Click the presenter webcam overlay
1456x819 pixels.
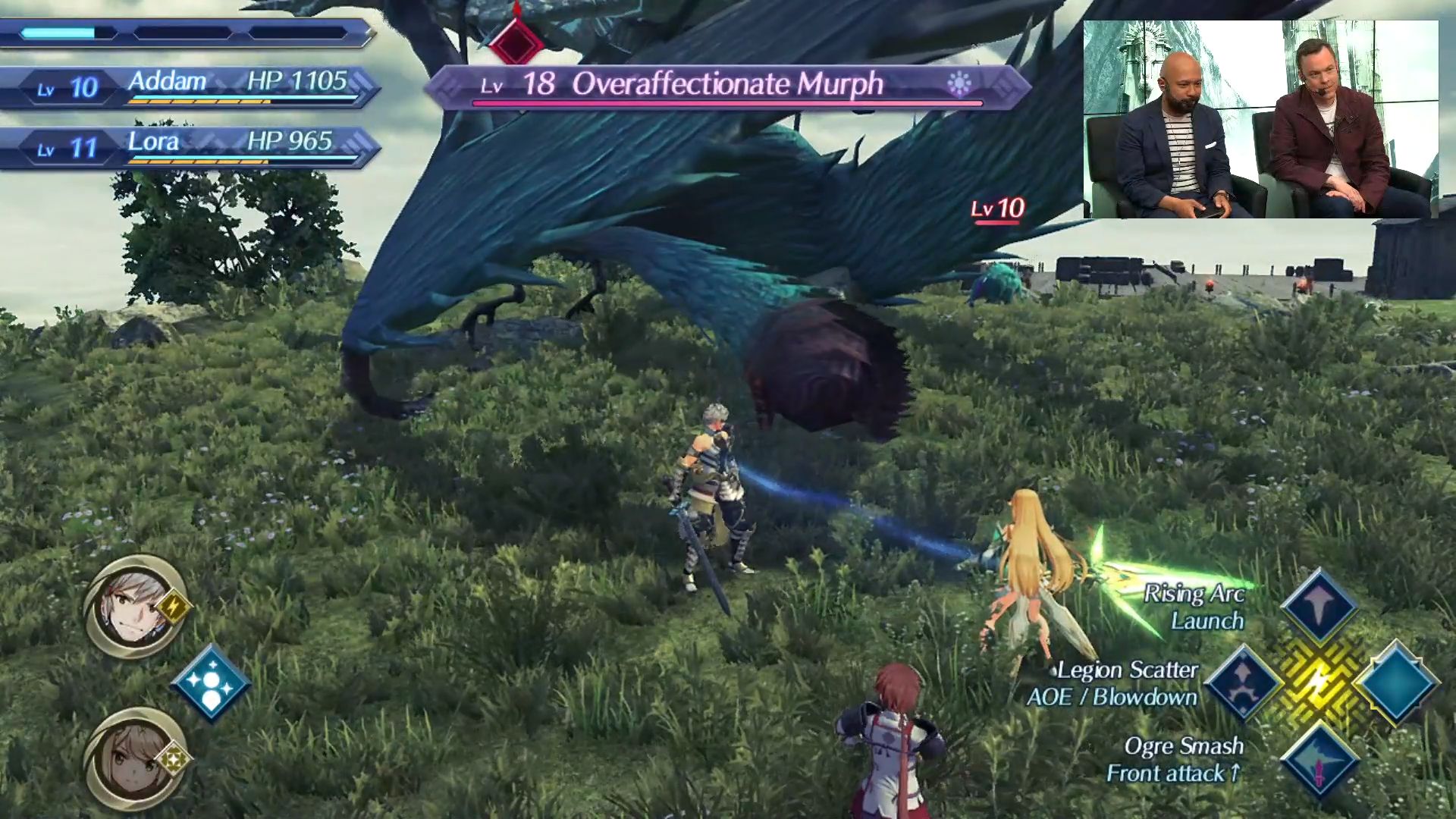(x=1260, y=119)
